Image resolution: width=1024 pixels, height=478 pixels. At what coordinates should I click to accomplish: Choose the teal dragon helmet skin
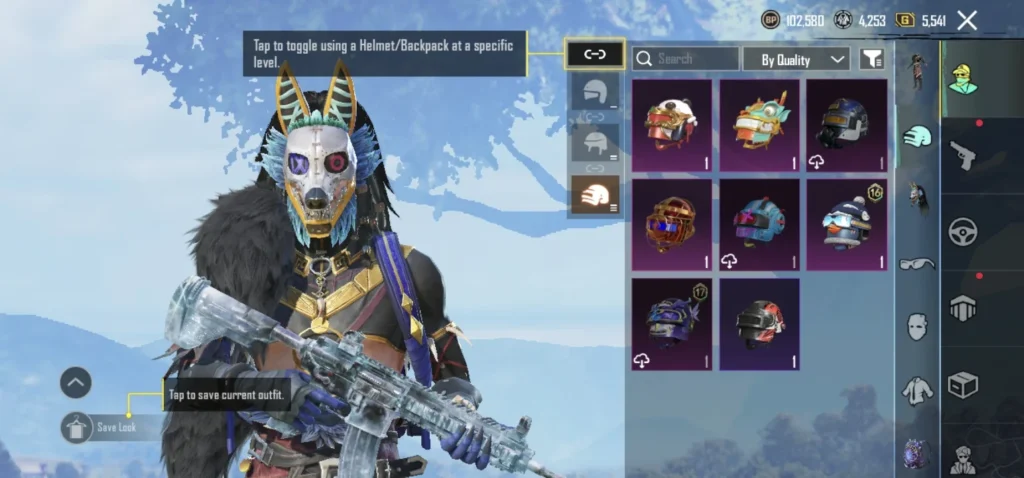(x=759, y=126)
